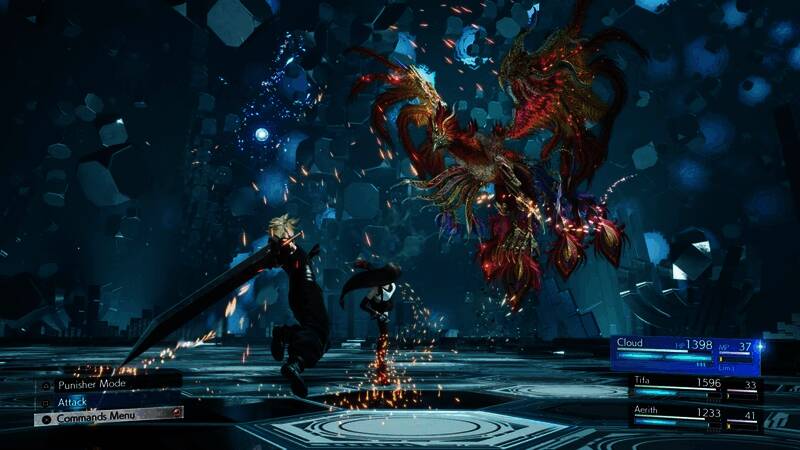800x450 pixels.
Task: Choose the Attack command
Action: [73, 400]
